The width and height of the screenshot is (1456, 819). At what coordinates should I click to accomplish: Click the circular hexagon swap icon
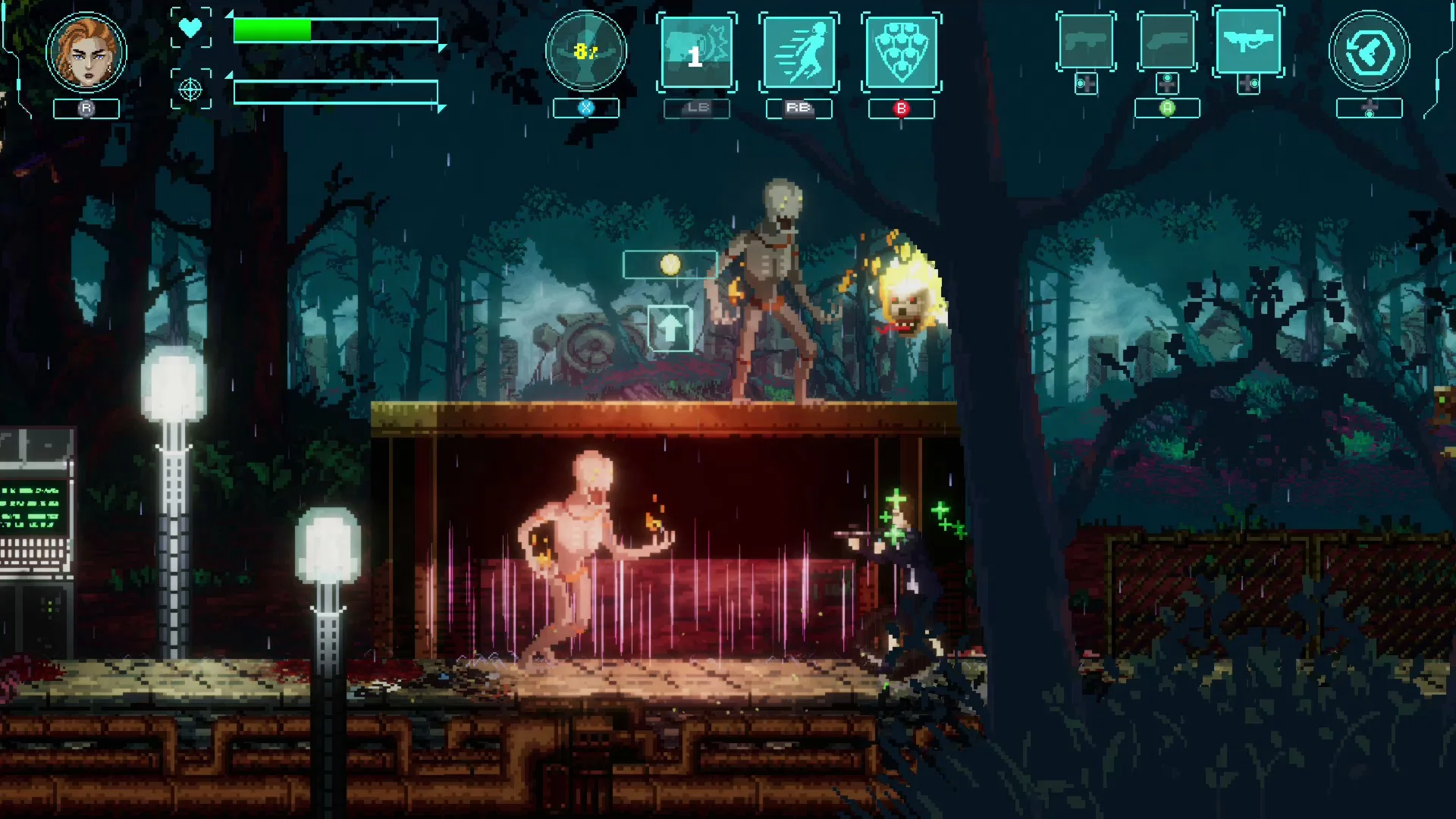click(x=1369, y=52)
